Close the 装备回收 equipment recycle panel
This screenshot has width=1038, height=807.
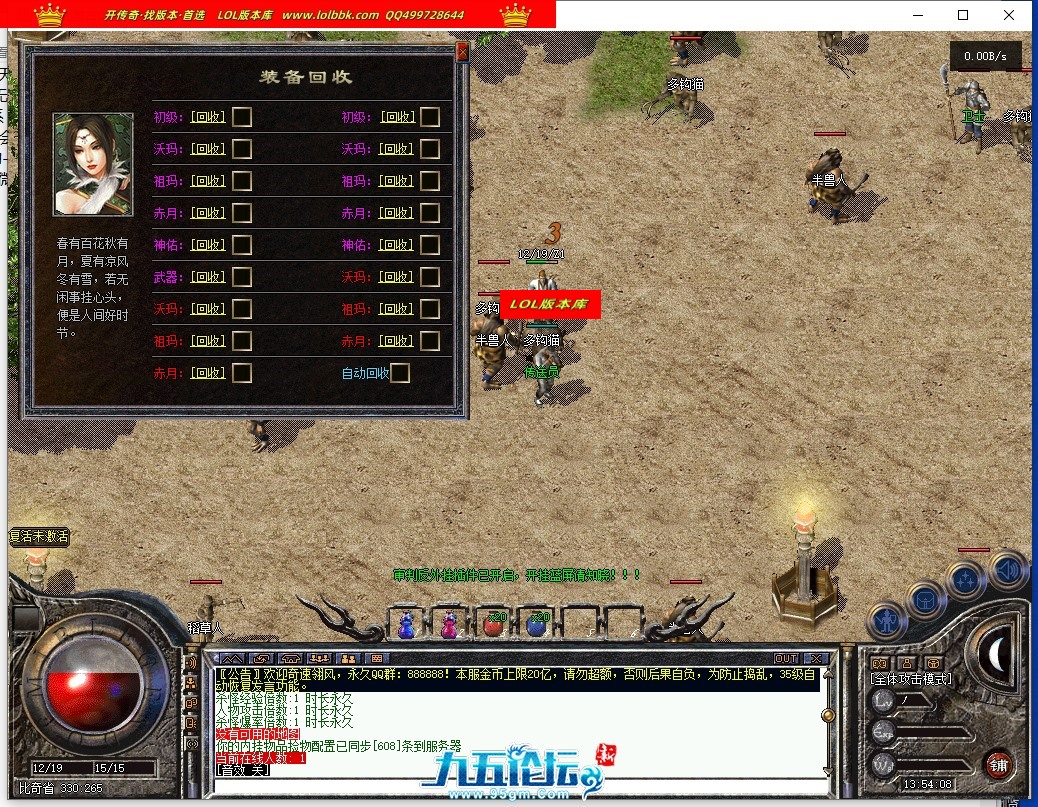(462, 53)
